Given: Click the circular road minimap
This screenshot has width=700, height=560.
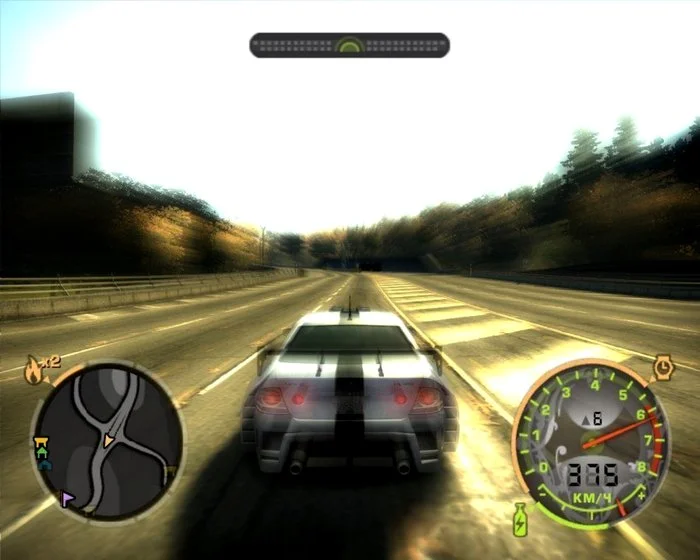Looking at the screenshot, I should [x=108, y=438].
